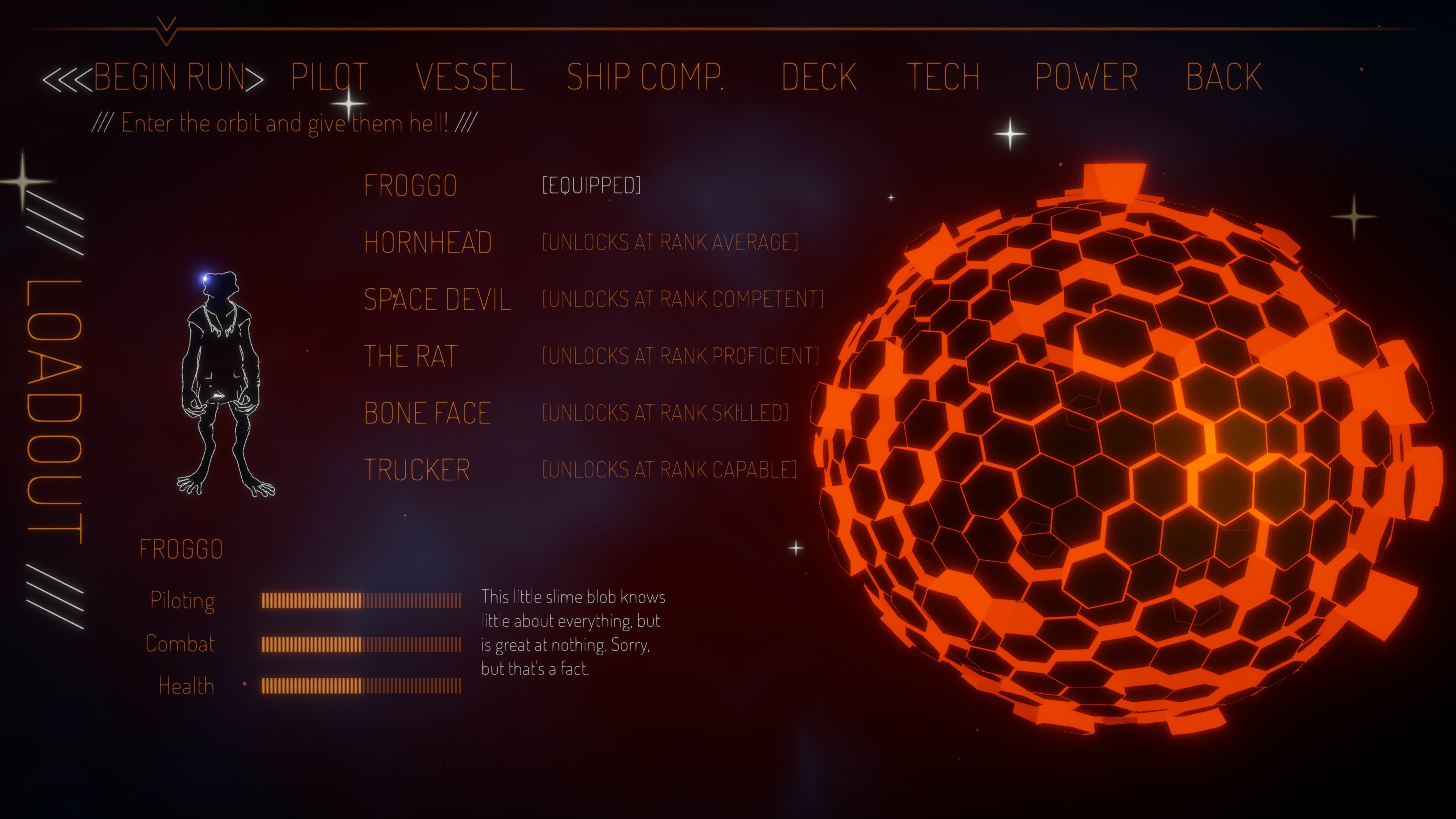1456x819 pixels.
Task: Select the Trucker pilot entry
Action: point(417,470)
